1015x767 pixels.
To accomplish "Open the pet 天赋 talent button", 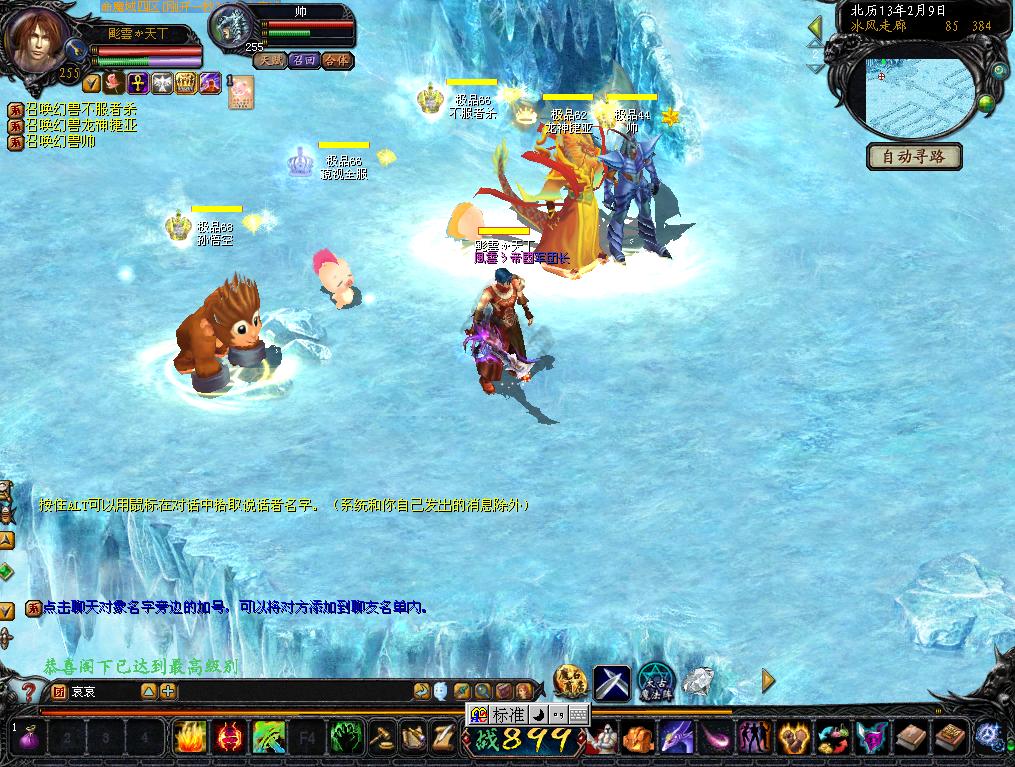I will pyautogui.click(x=270, y=60).
